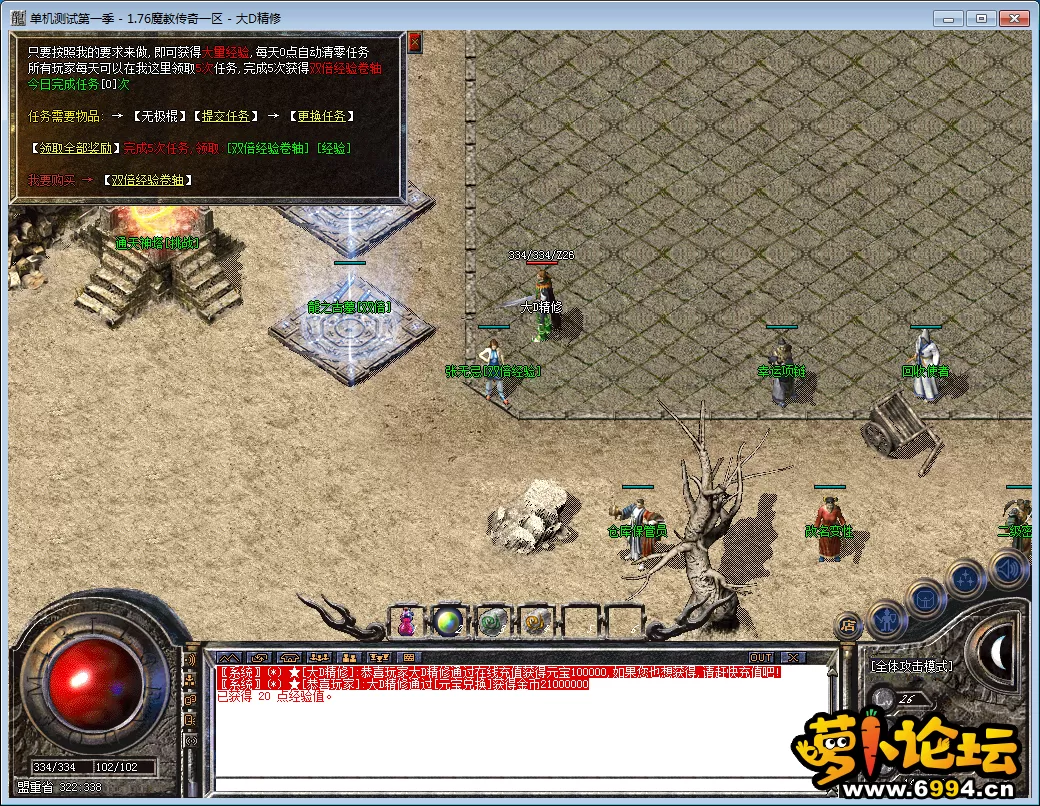
Task: Close the game window
Action: pos(1015,18)
